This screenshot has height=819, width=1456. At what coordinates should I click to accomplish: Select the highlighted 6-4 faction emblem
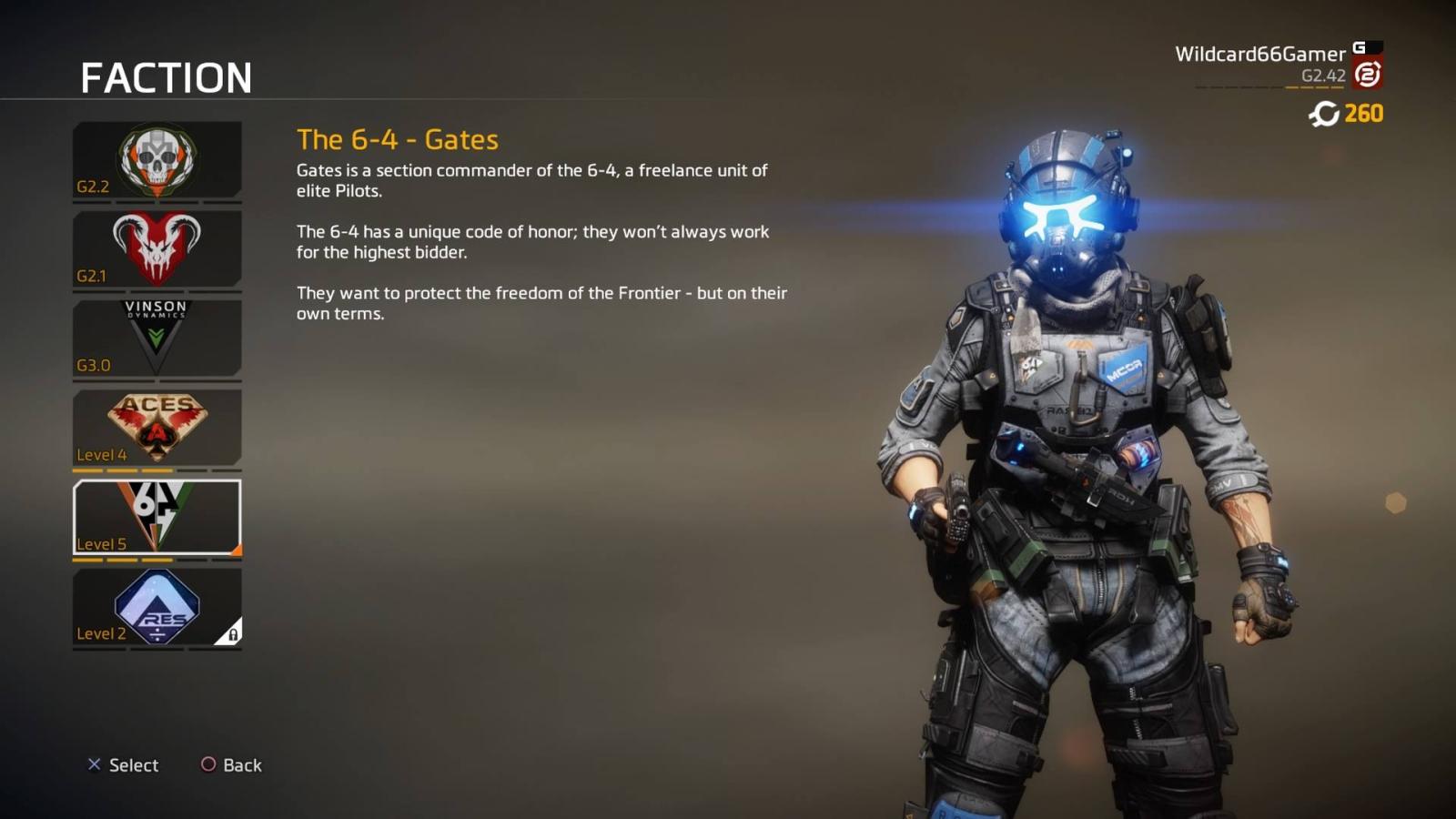tap(157, 515)
